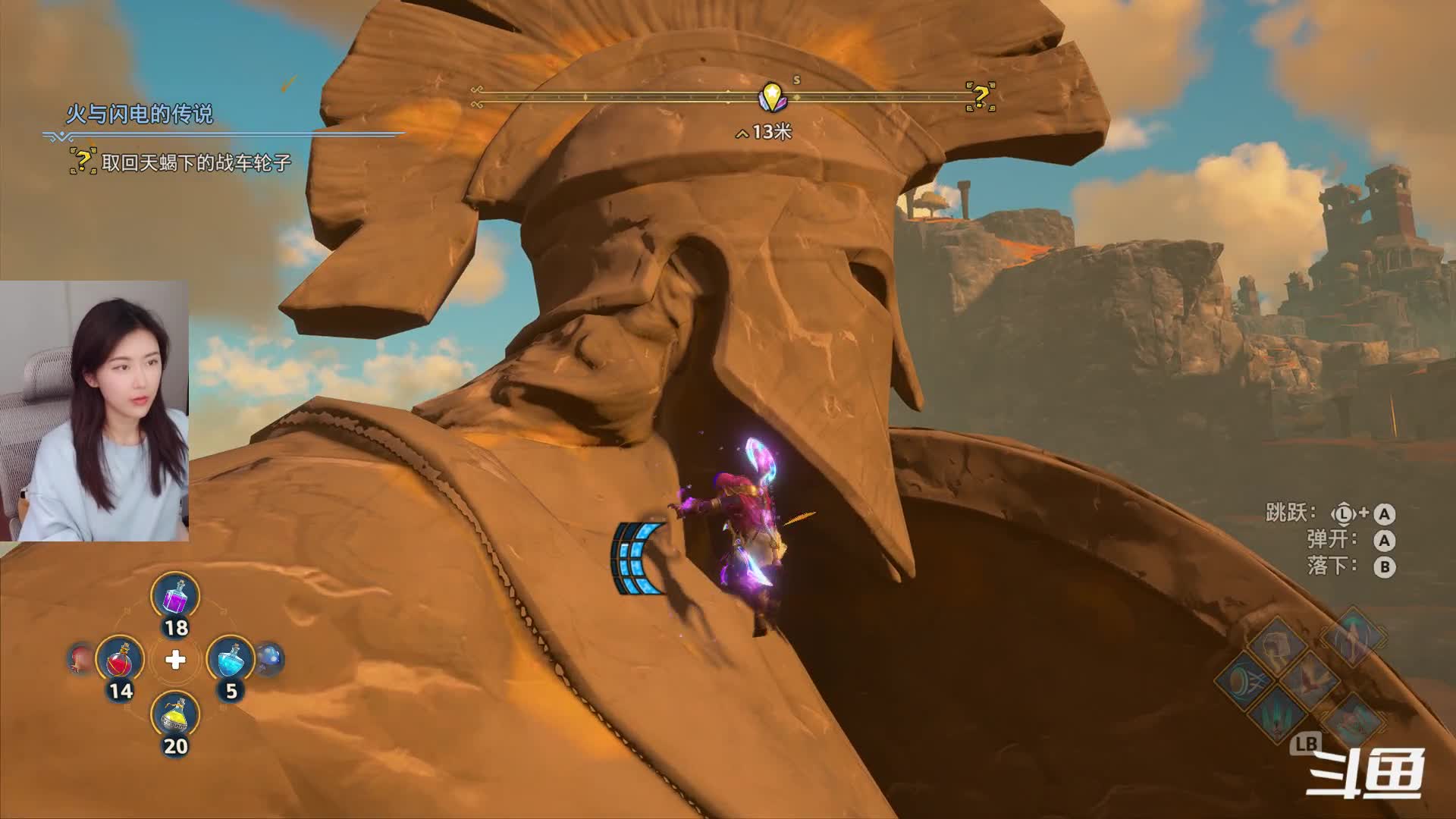Click the white plus at the potion wheel center

[x=175, y=660]
